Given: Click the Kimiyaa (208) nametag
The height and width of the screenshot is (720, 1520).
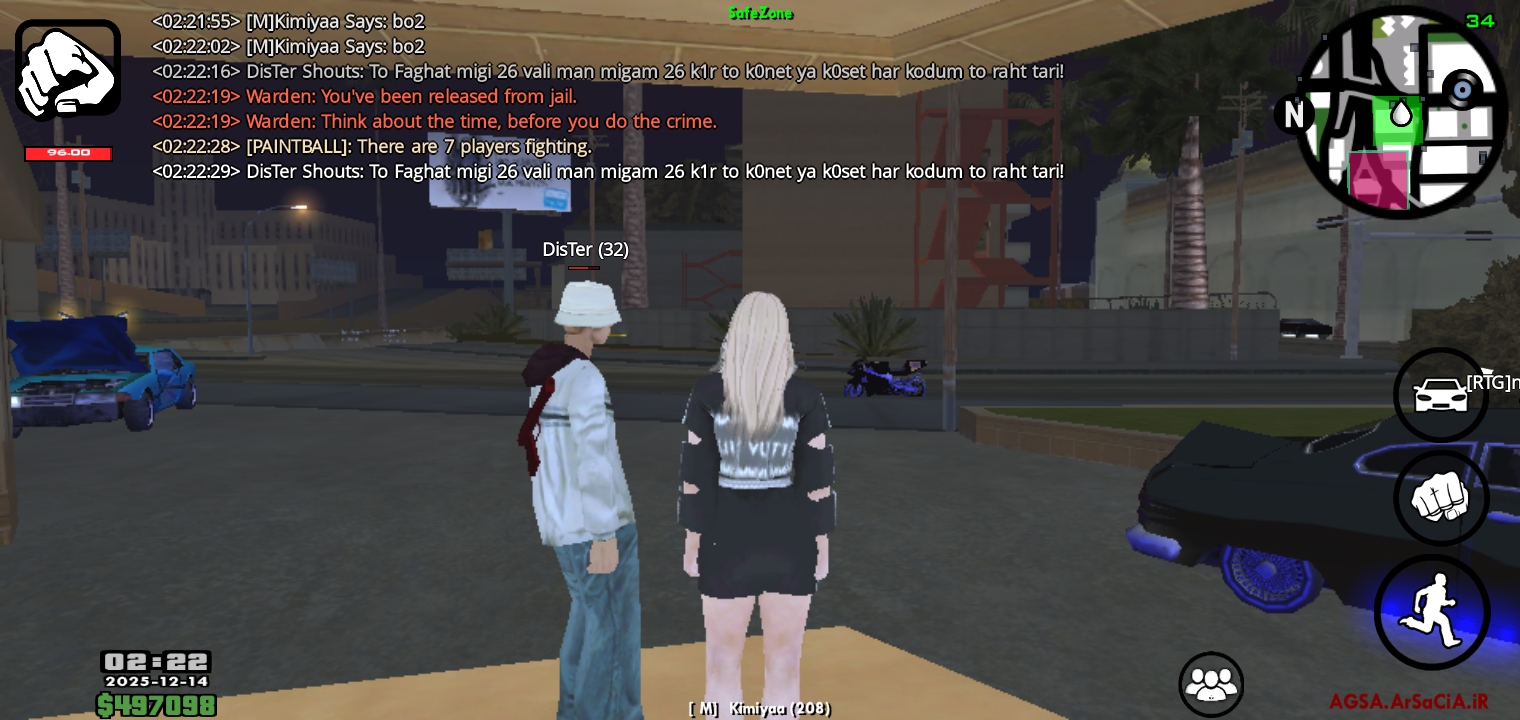Looking at the screenshot, I should (x=758, y=708).
